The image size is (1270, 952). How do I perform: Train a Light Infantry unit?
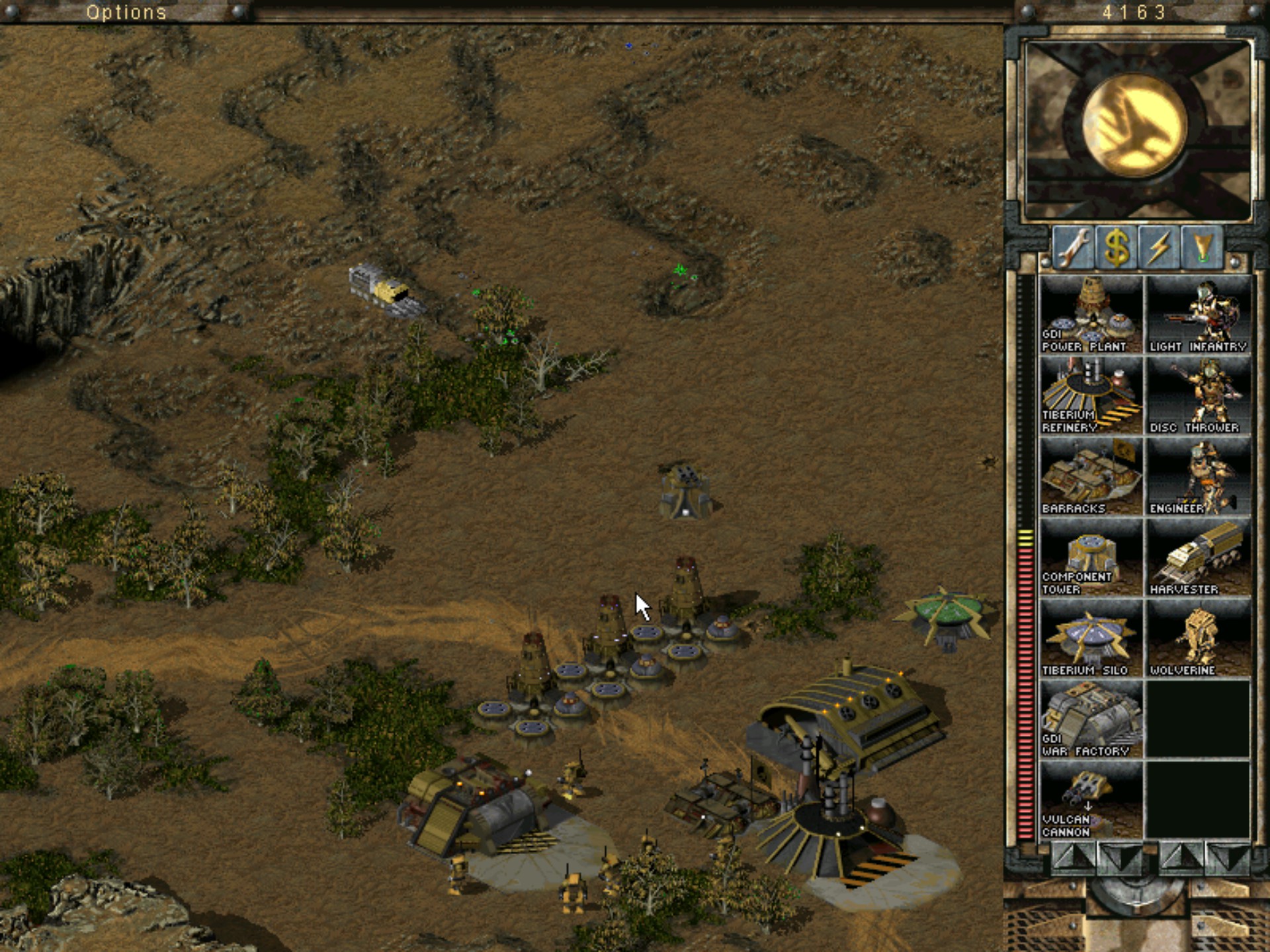[x=1198, y=315]
